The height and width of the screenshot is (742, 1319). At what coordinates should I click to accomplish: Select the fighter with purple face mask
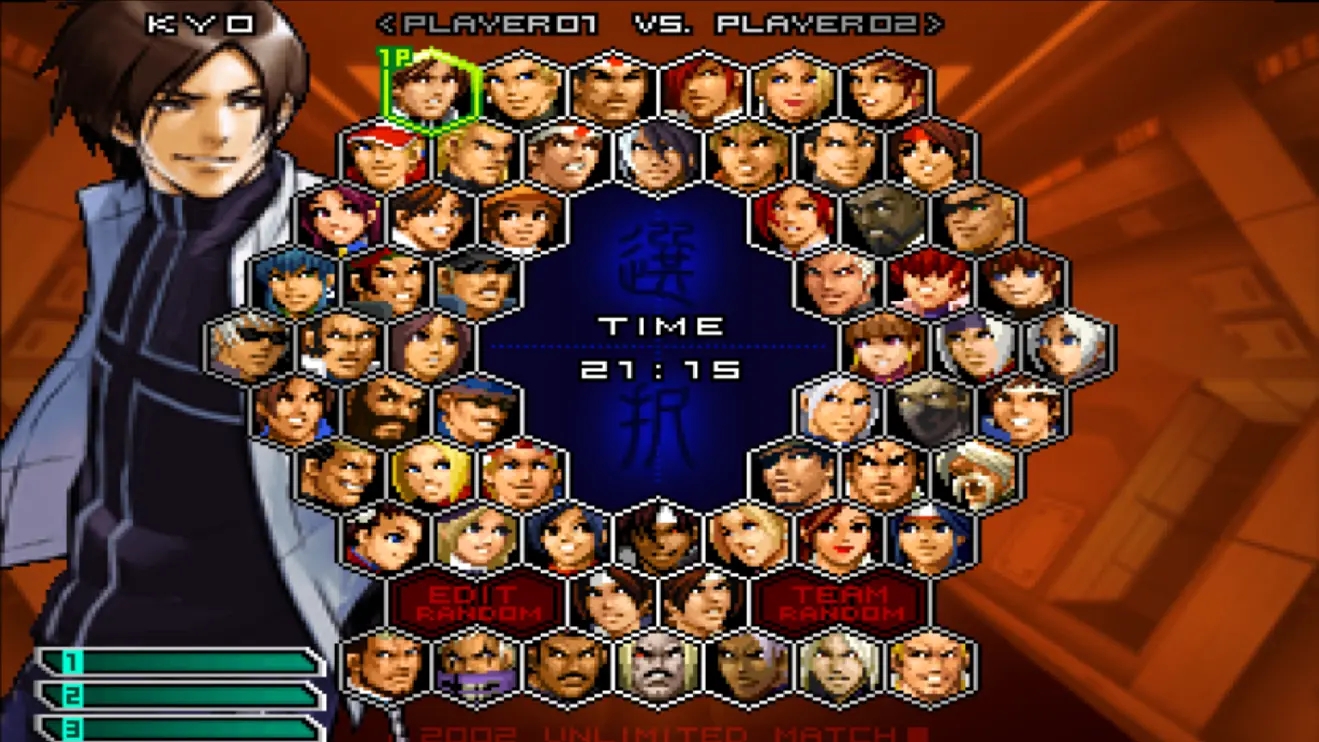click(x=476, y=667)
